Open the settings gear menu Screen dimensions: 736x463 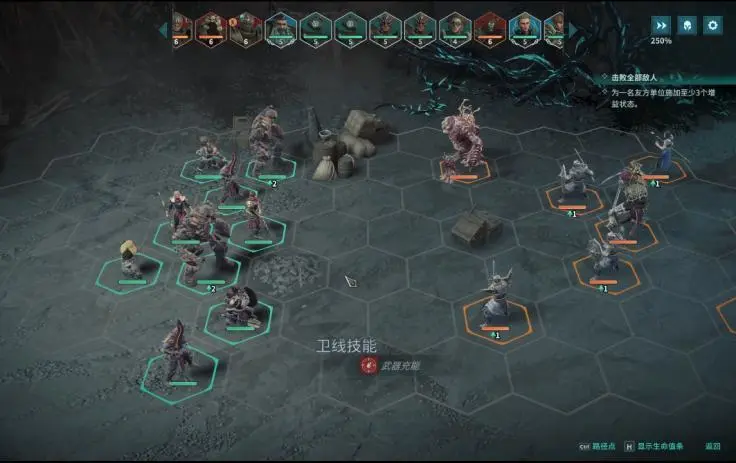(712, 25)
